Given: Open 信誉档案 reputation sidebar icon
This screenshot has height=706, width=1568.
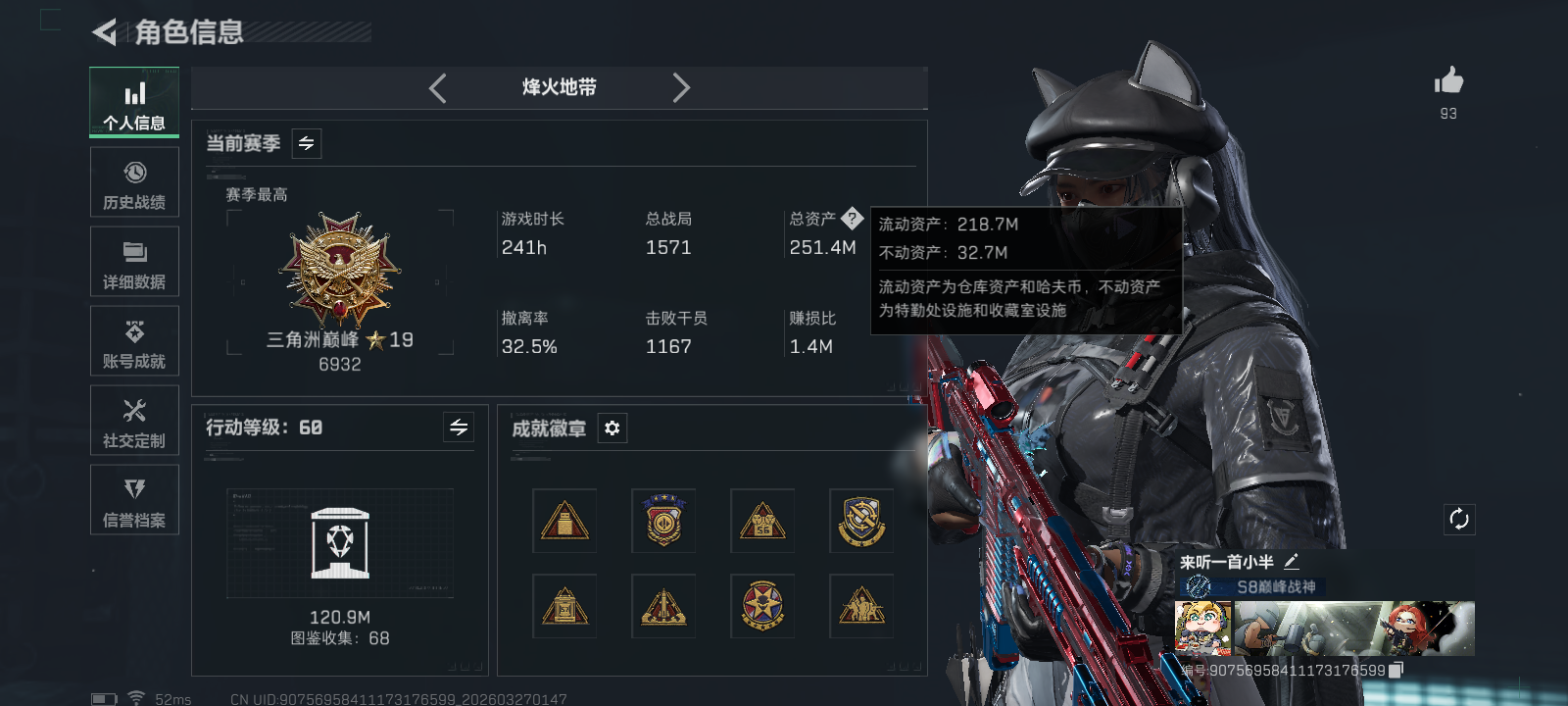Looking at the screenshot, I should pyautogui.click(x=134, y=500).
